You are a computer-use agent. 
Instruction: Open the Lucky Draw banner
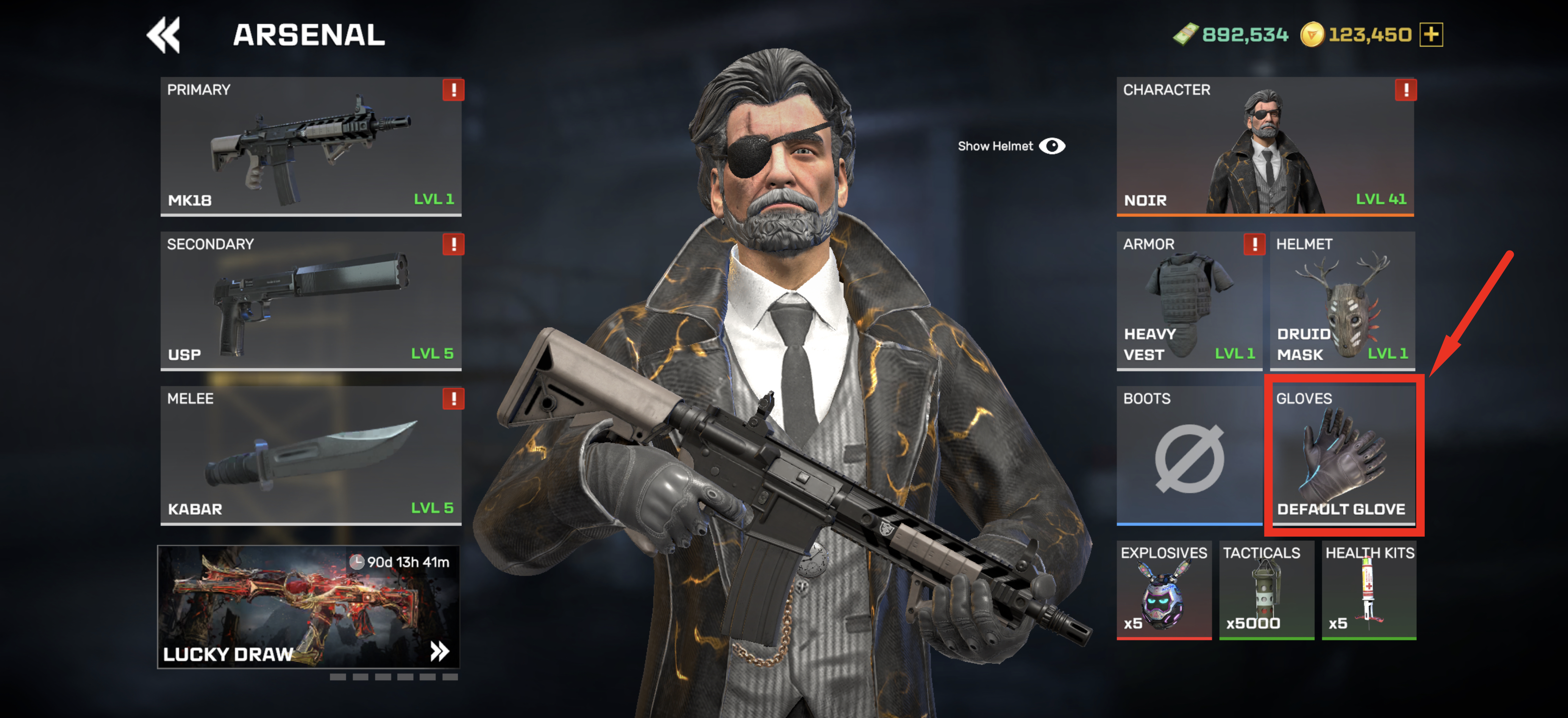pyautogui.click(x=309, y=607)
